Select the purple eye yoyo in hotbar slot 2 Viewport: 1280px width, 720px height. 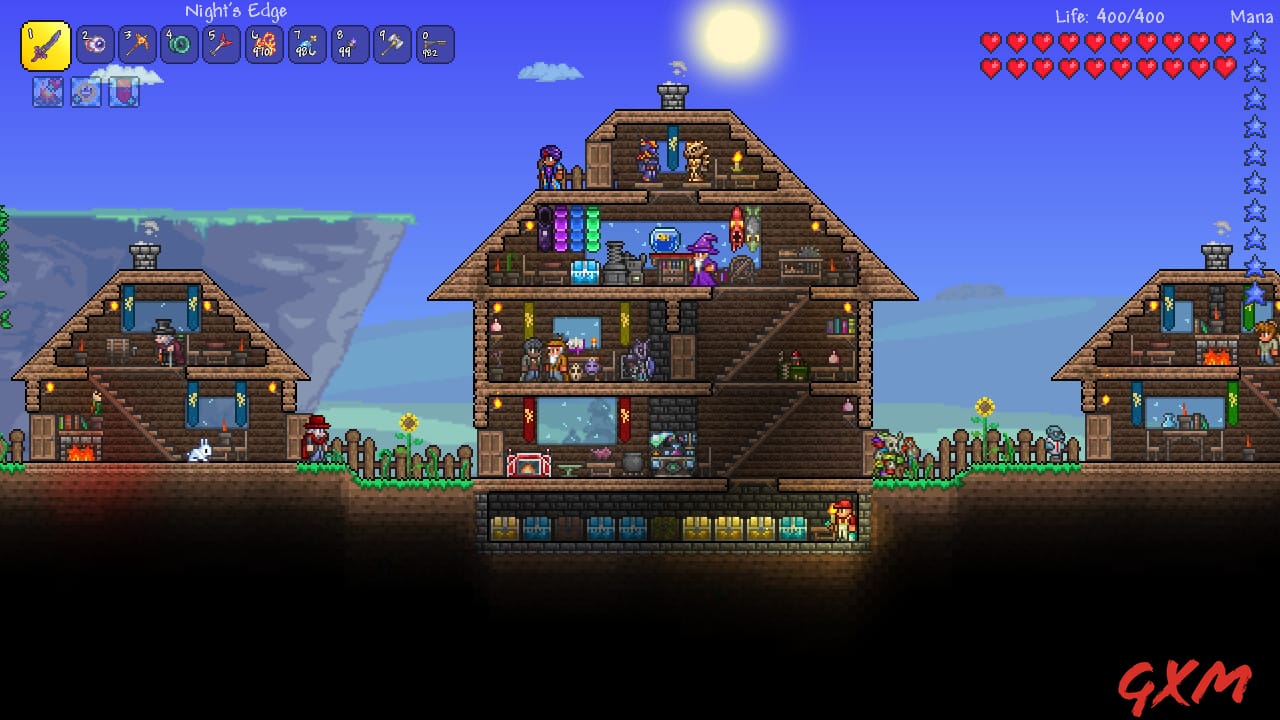(x=94, y=45)
